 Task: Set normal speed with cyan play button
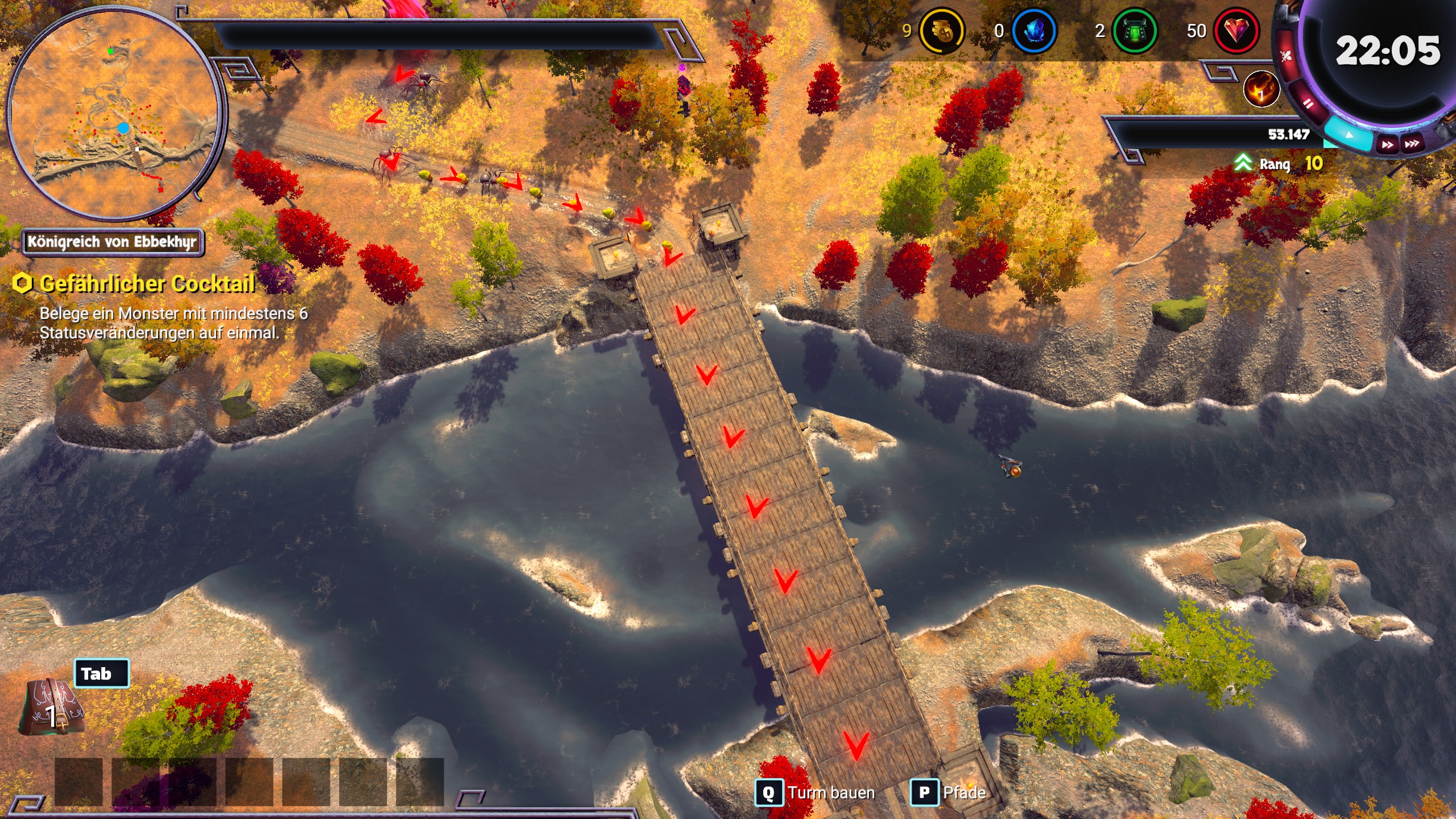1349,135
